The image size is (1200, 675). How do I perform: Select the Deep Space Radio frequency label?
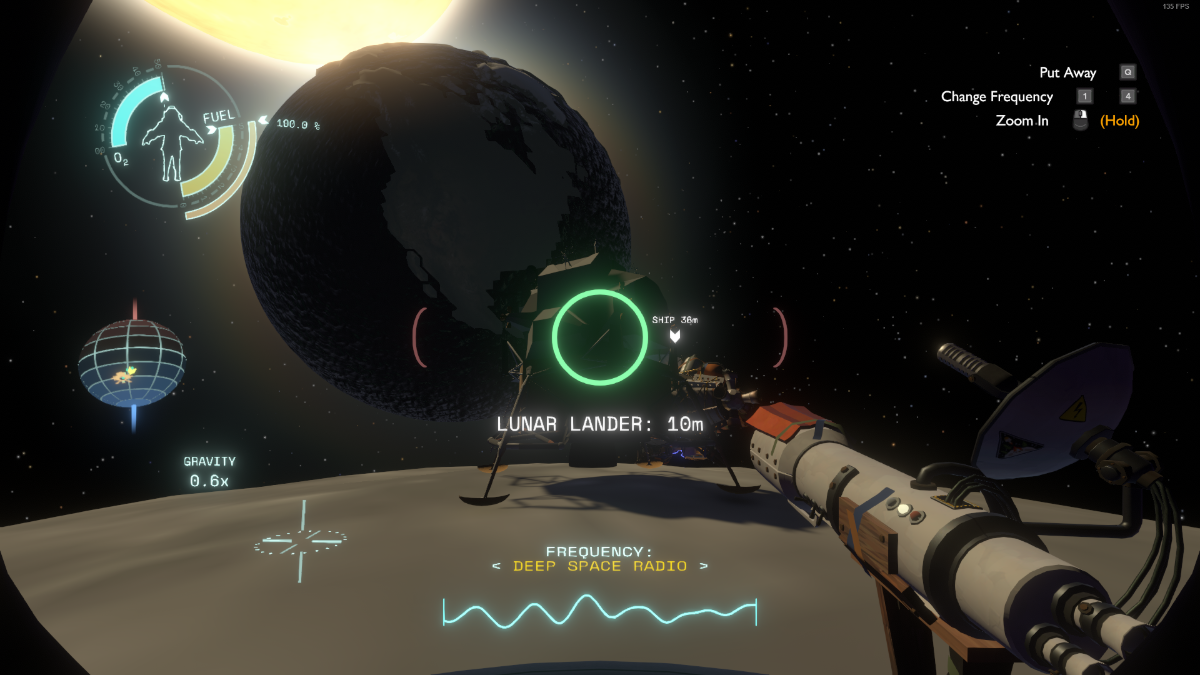(x=600, y=566)
